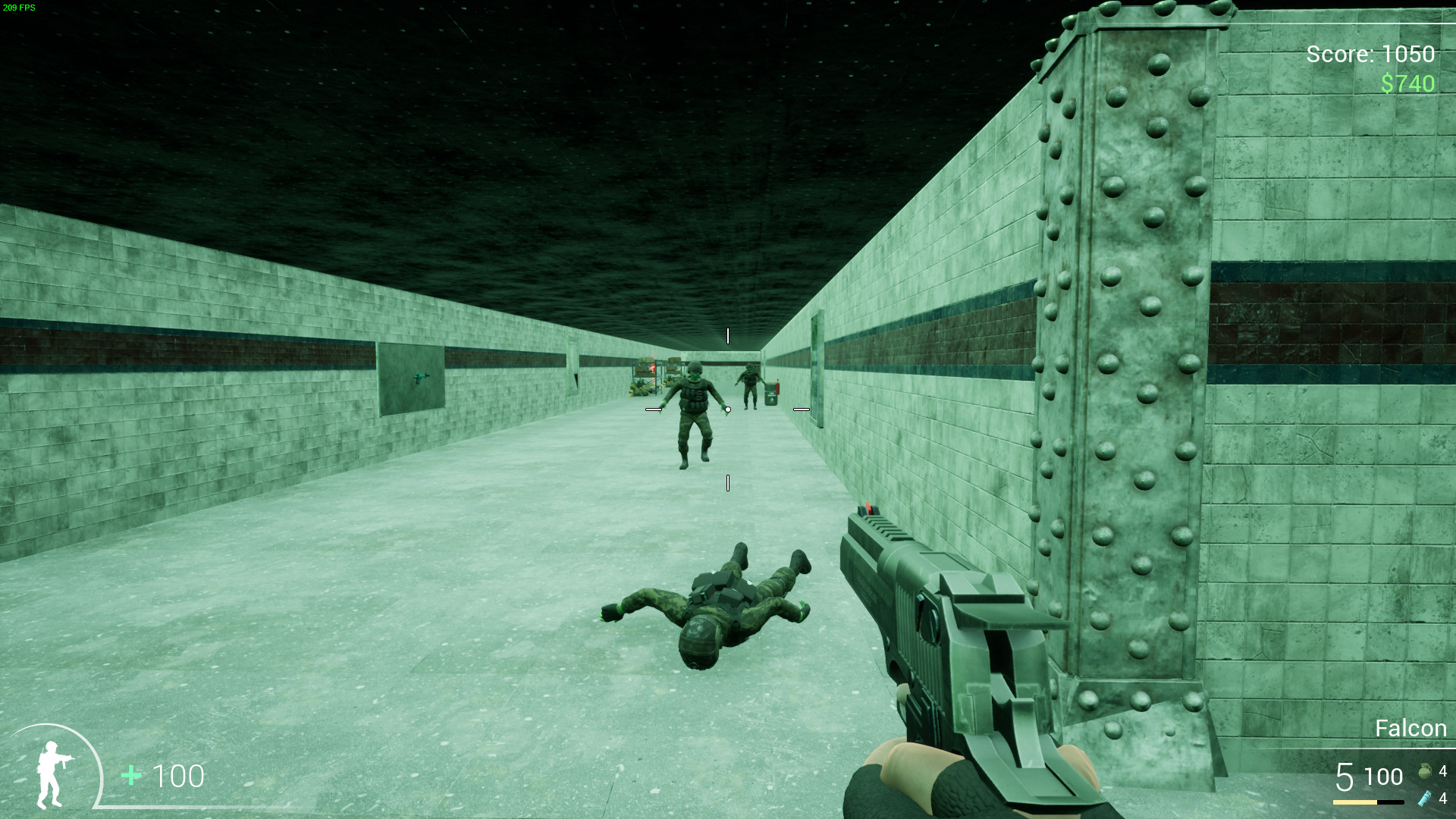The image size is (1456, 819).
Task: Click the green health cross icon
Action: click(130, 776)
